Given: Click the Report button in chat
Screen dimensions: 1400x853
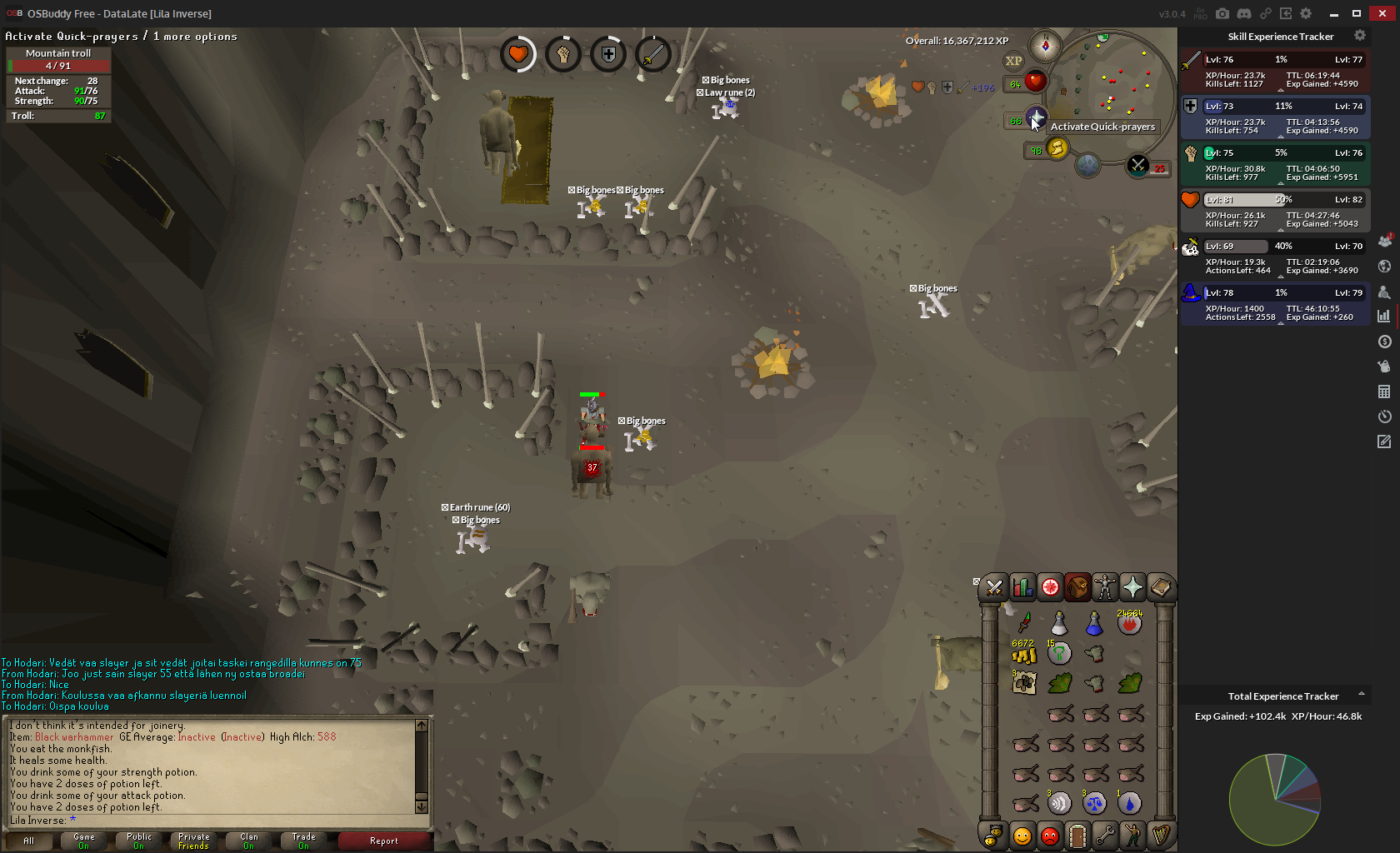Looking at the screenshot, I should tap(384, 841).
